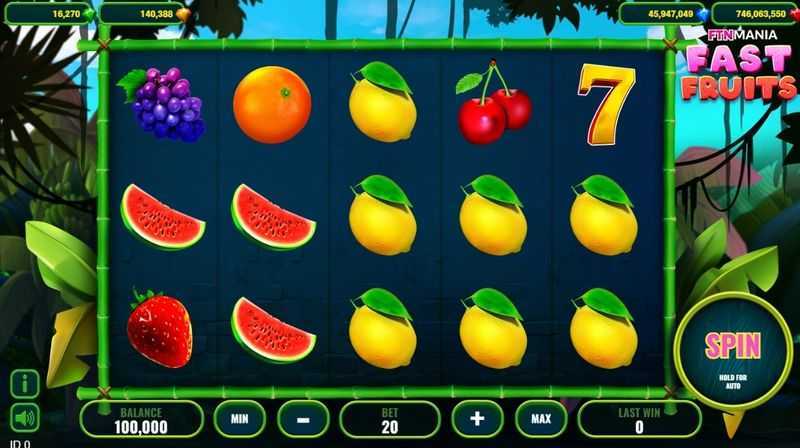Toggle sound with the speaker icon
The width and height of the screenshot is (800, 448).
click(25, 416)
